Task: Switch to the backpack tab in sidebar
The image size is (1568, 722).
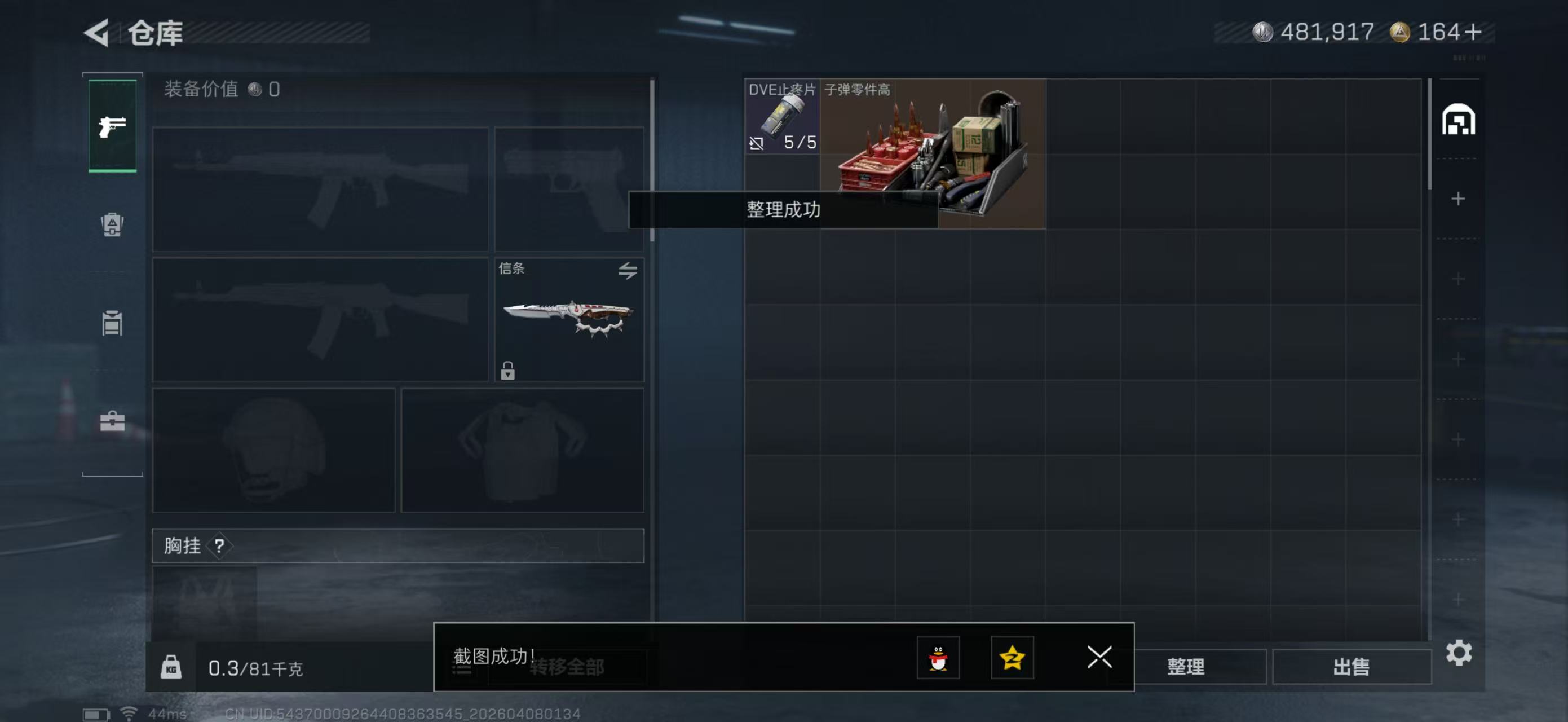Action: (112, 225)
